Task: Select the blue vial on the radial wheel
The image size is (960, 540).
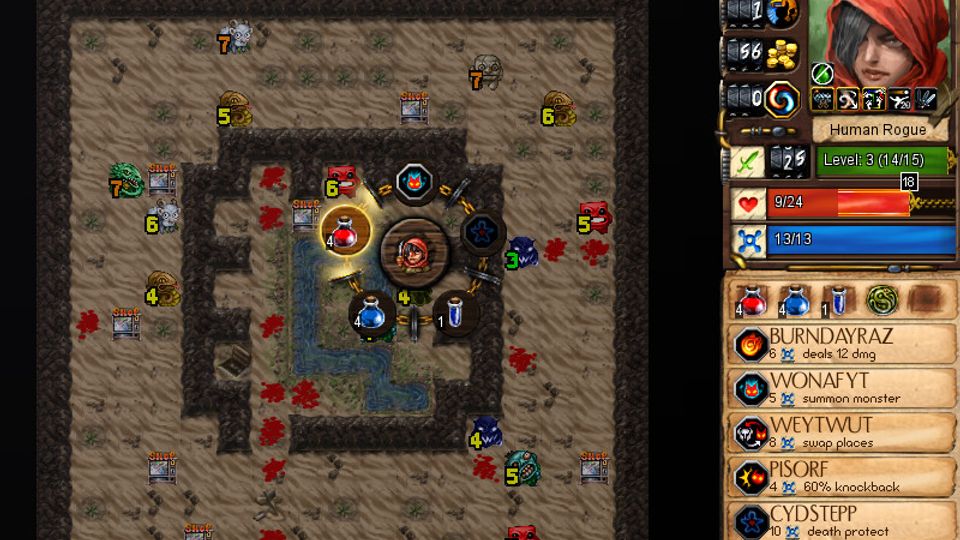Action: pos(455,314)
